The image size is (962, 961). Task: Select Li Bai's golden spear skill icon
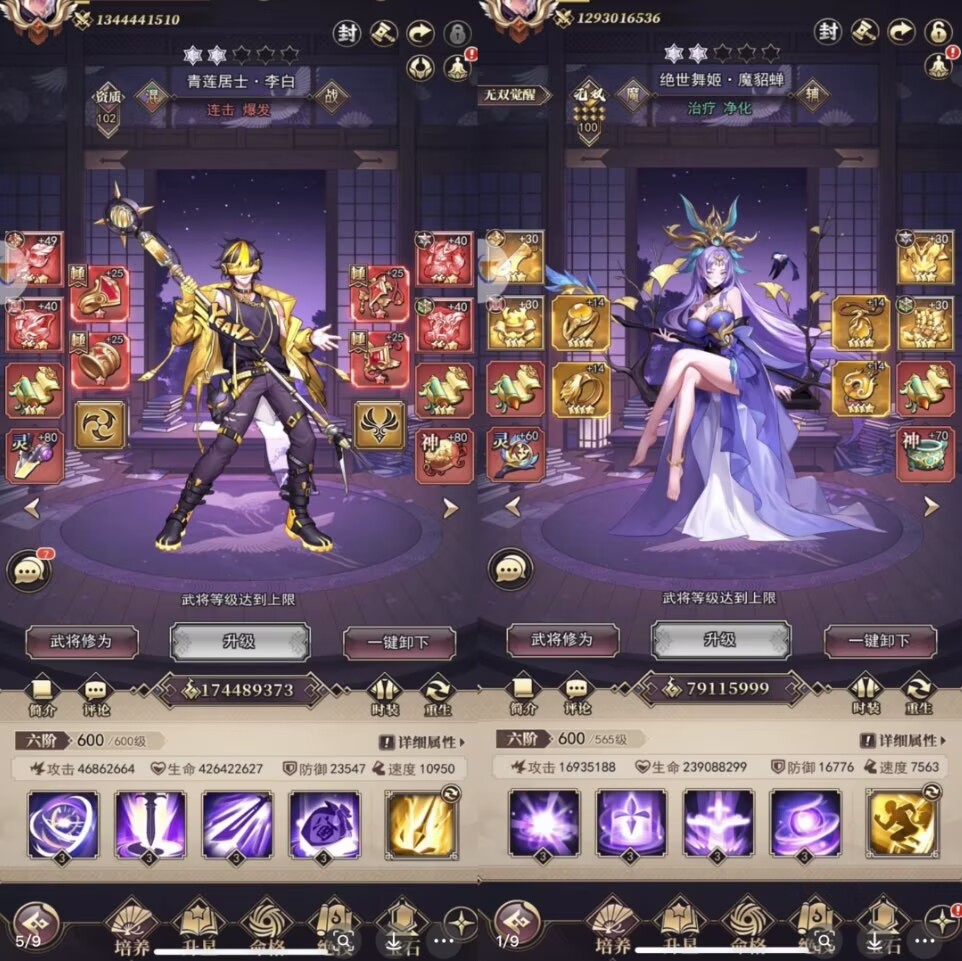(420, 824)
